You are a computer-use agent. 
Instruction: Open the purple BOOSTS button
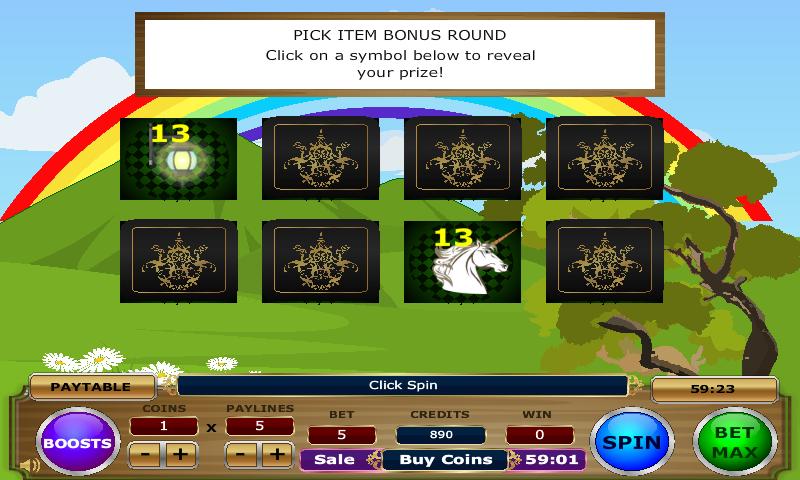pos(78,440)
